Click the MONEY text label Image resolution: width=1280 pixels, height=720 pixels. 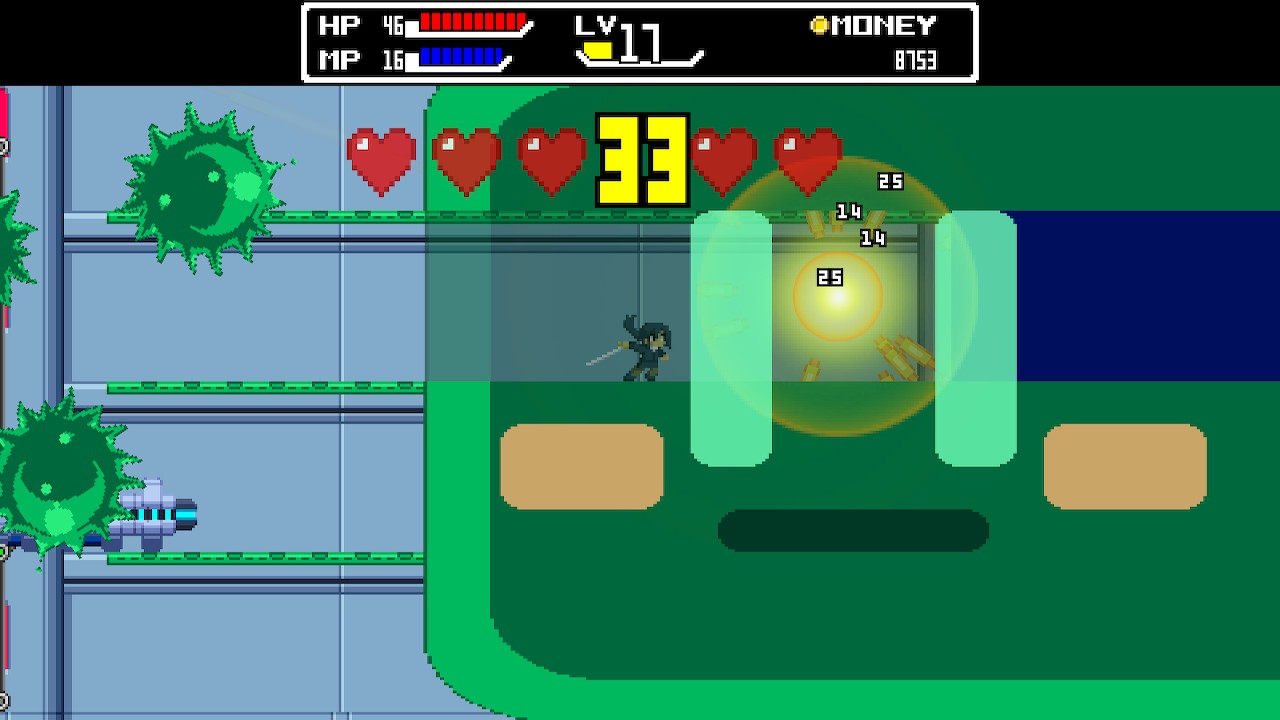coord(885,24)
